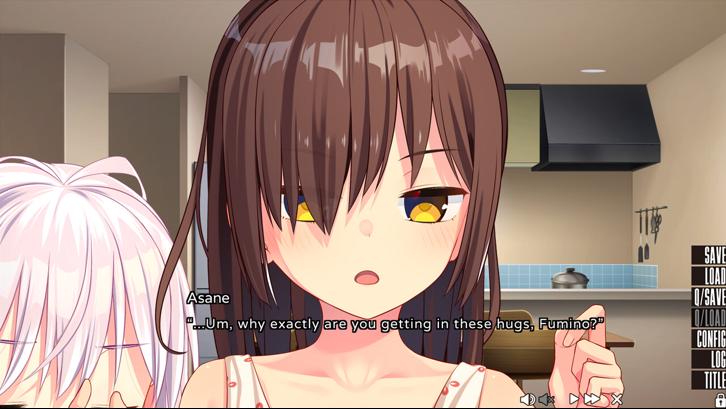726x409 pixels.
Task: Click the Q/LOAD quick load button
Action: click(709, 318)
